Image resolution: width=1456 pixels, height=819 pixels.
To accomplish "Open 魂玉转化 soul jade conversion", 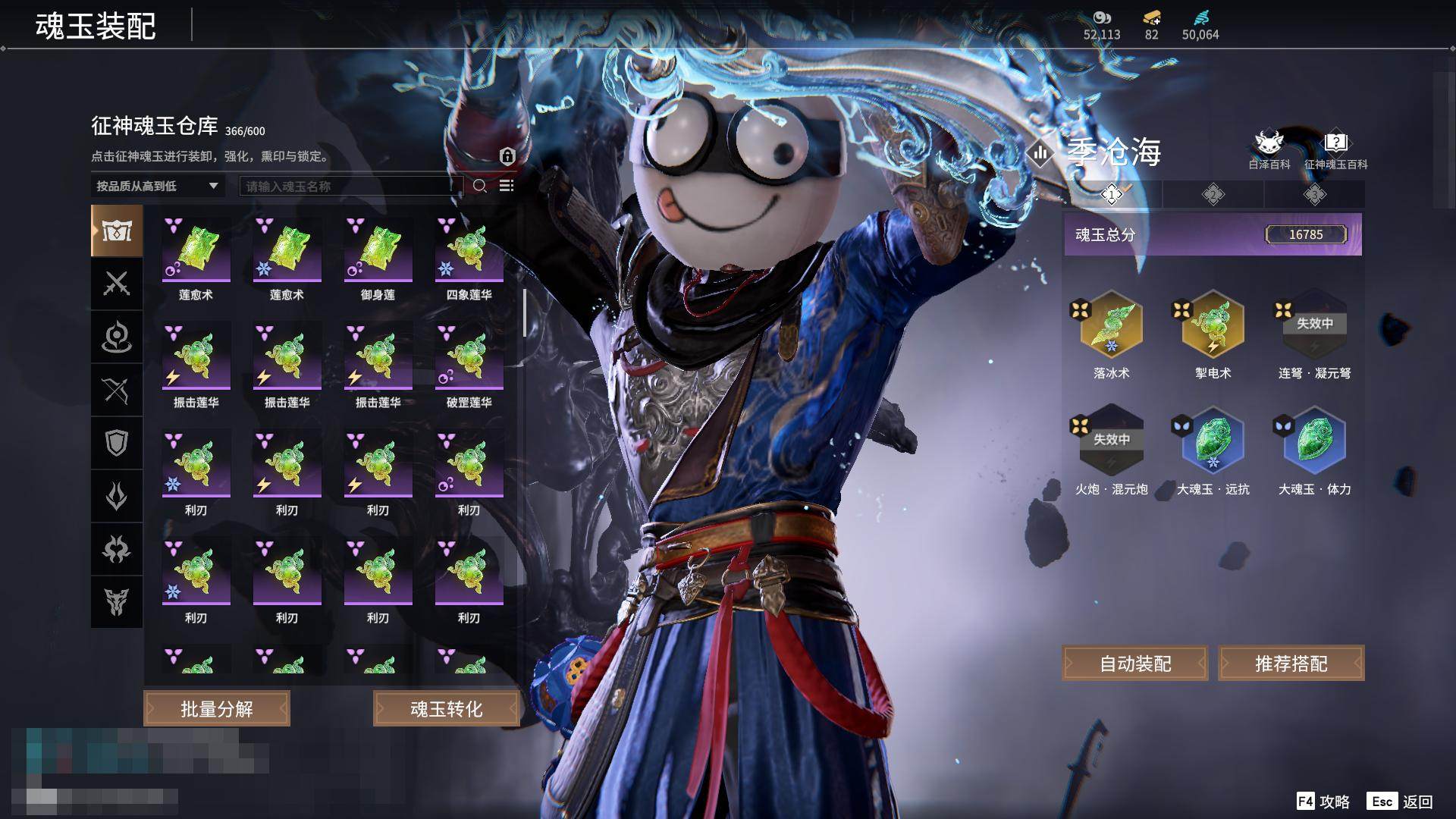I will 446,708.
